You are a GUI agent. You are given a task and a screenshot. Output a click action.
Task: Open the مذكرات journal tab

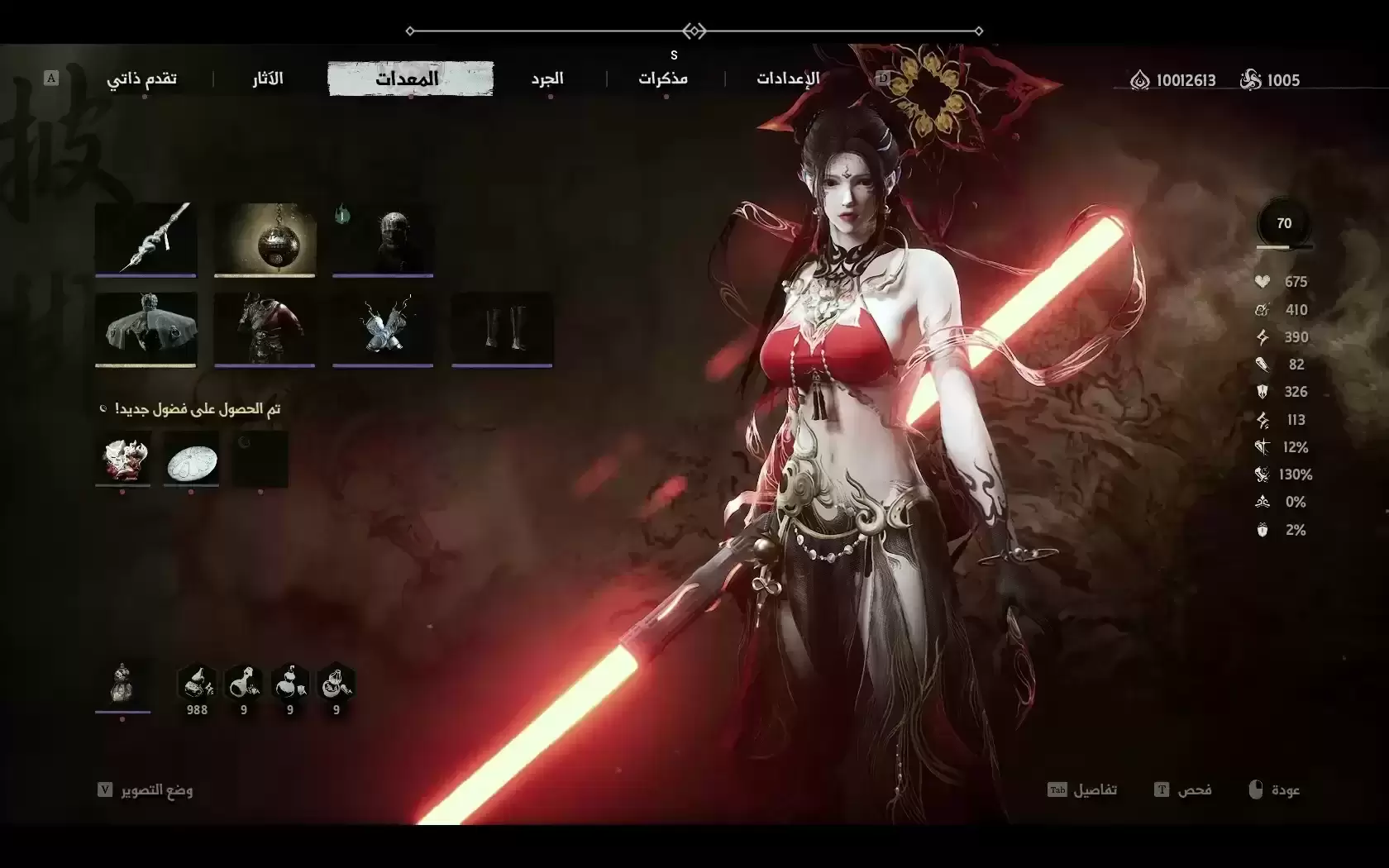point(663,79)
